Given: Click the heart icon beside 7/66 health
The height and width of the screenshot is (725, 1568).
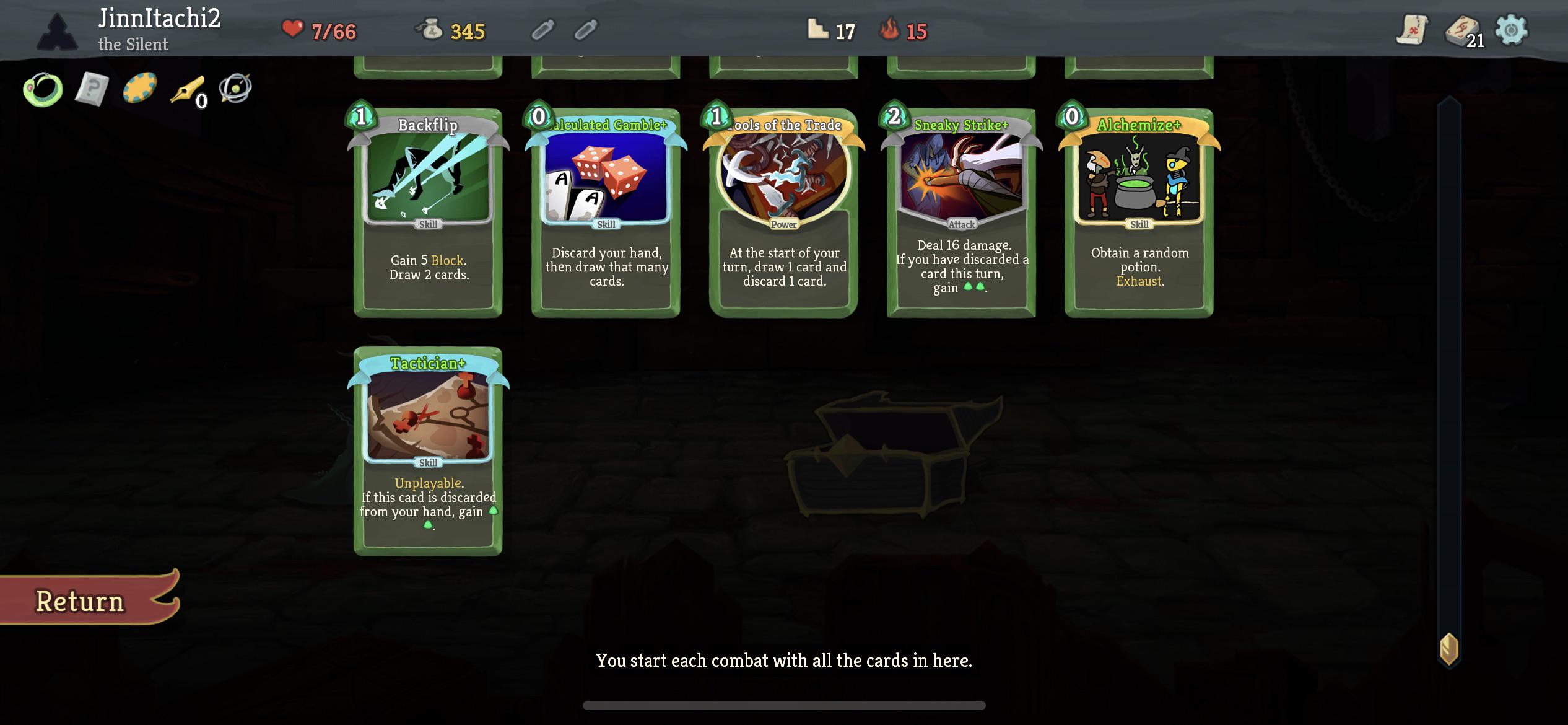Looking at the screenshot, I should pos(292,29).
